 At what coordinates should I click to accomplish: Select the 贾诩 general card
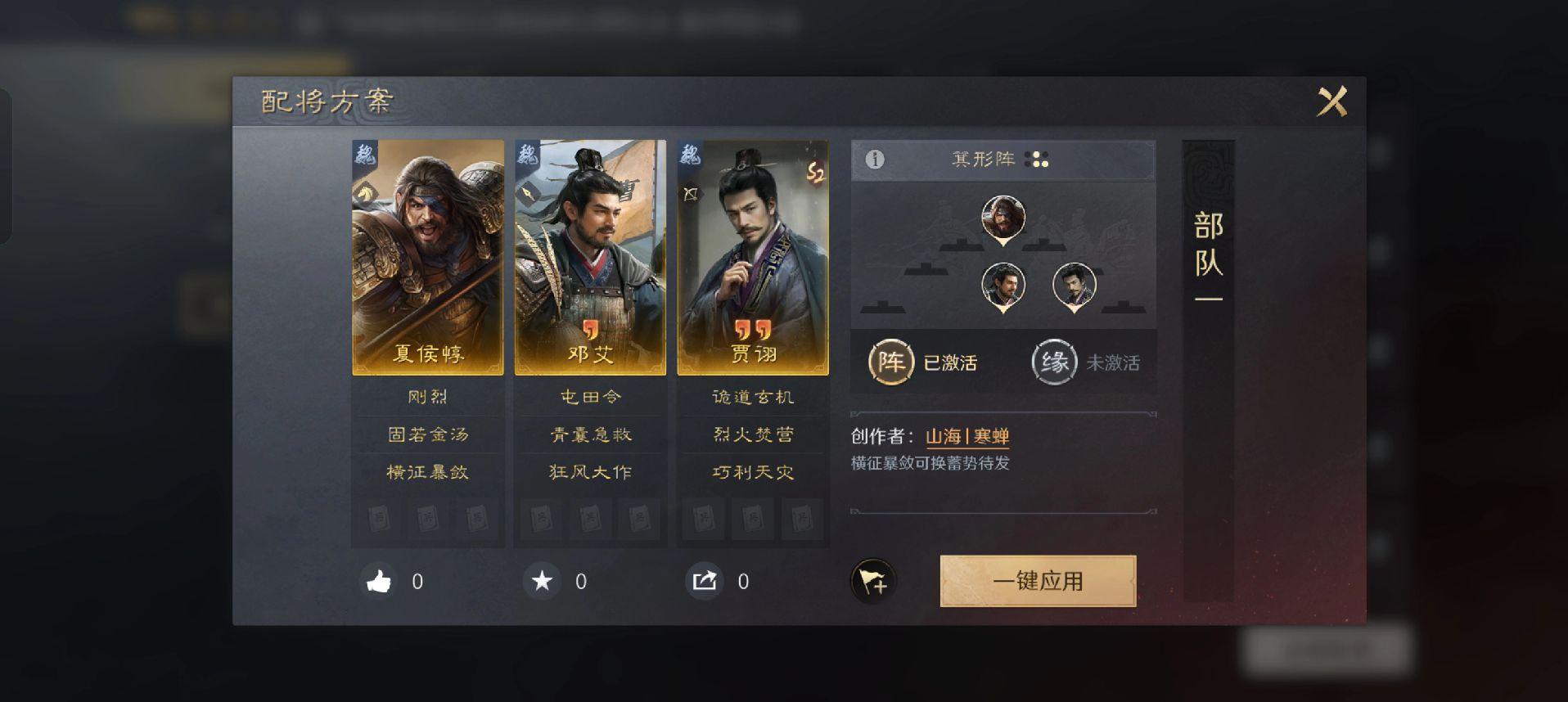(x=753, y=257)
